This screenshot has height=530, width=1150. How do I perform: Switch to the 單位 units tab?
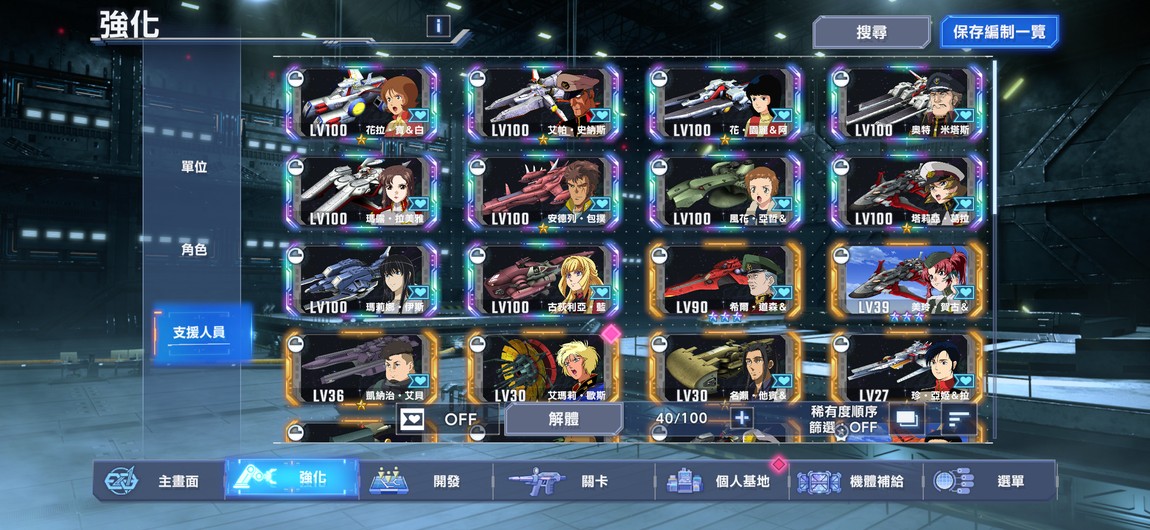pos(194,167)
